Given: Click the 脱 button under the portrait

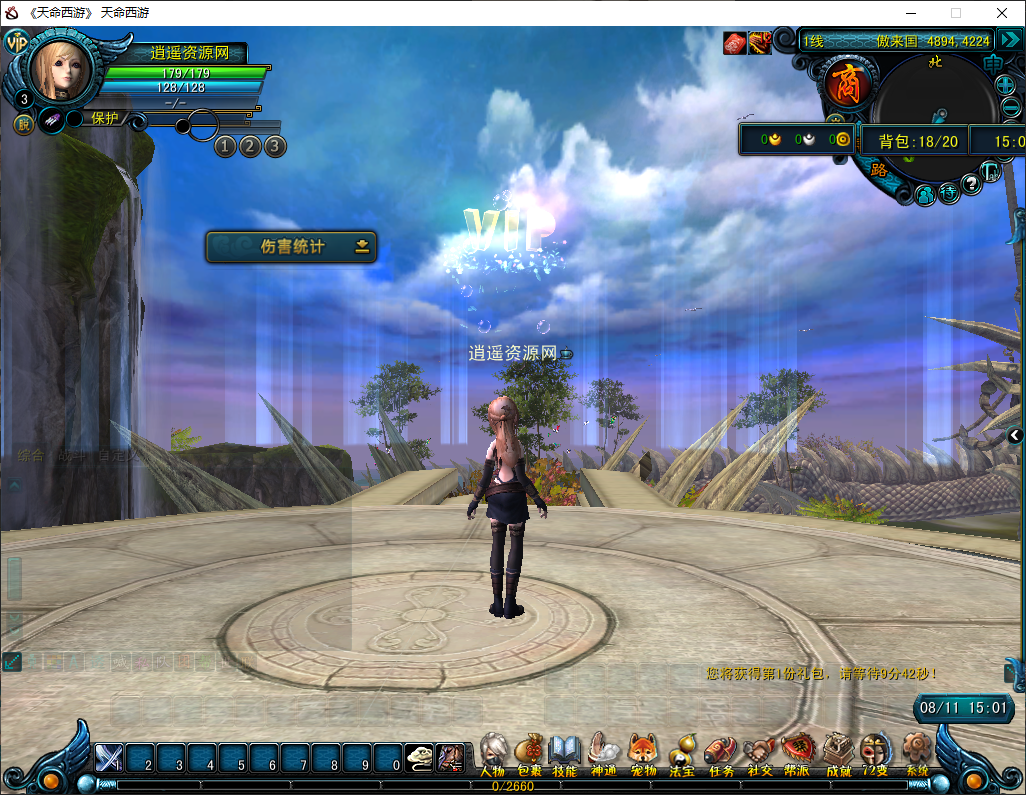Looking at the screenshot, I should [22, 124].
